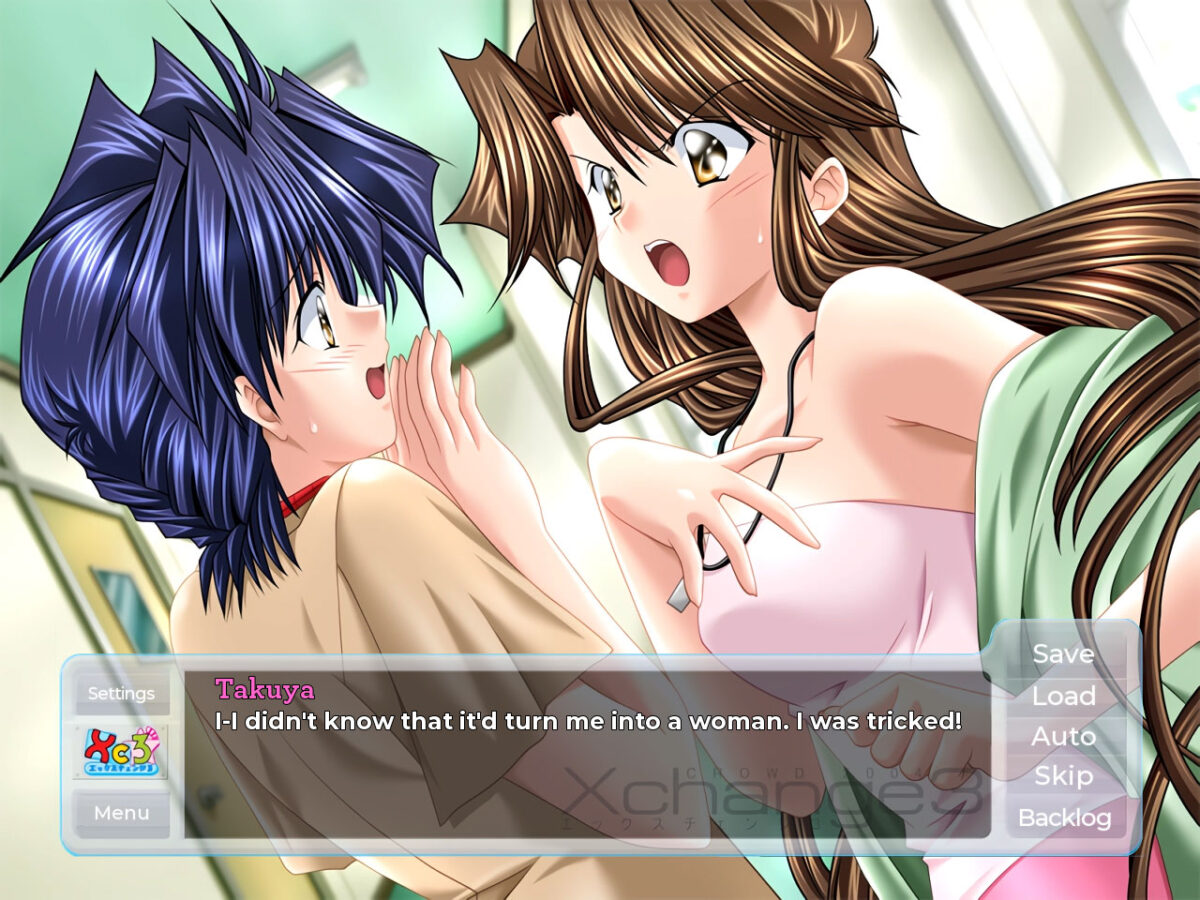This screenshot has height=900, width=1200.
Task: Show the Backlog history
Action: 1064,818
